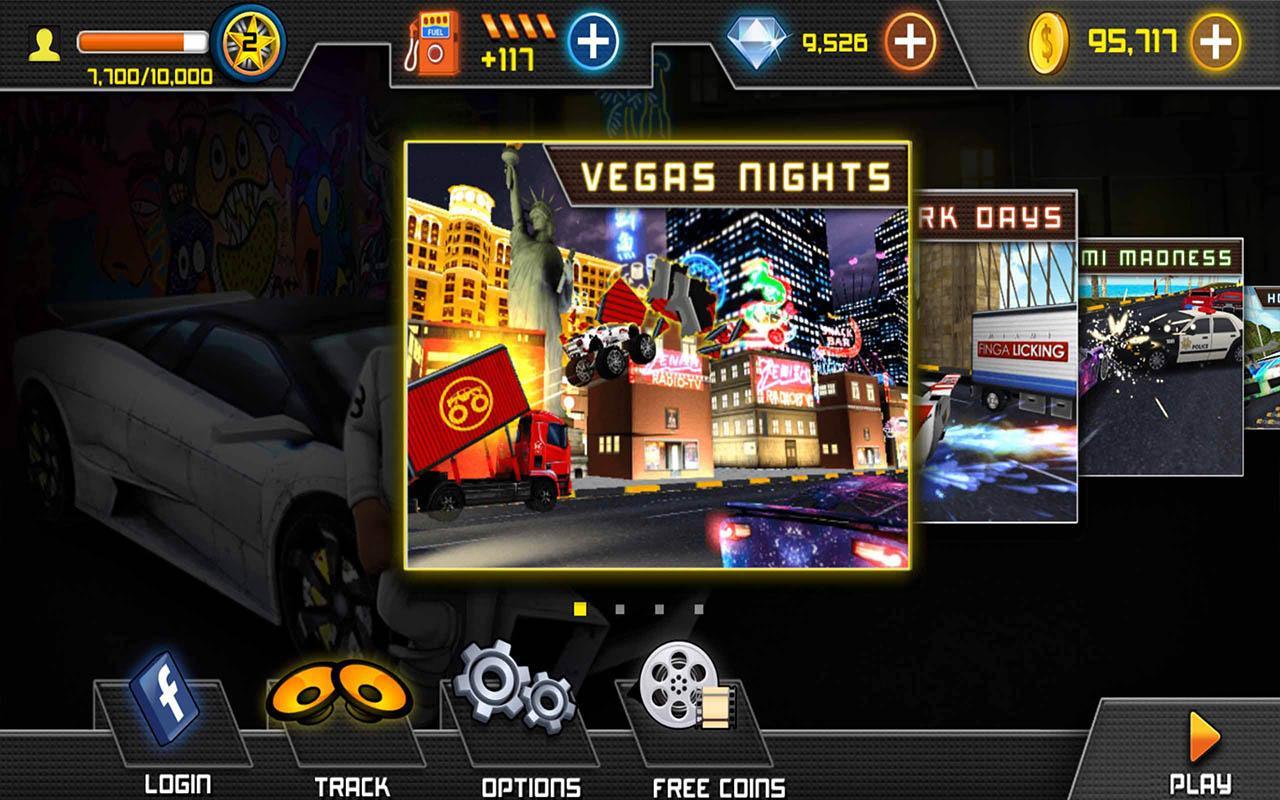Select the diamond gem icon
Image resolution: width=1280 pixels, height=800 pixels.
point(757,43)
